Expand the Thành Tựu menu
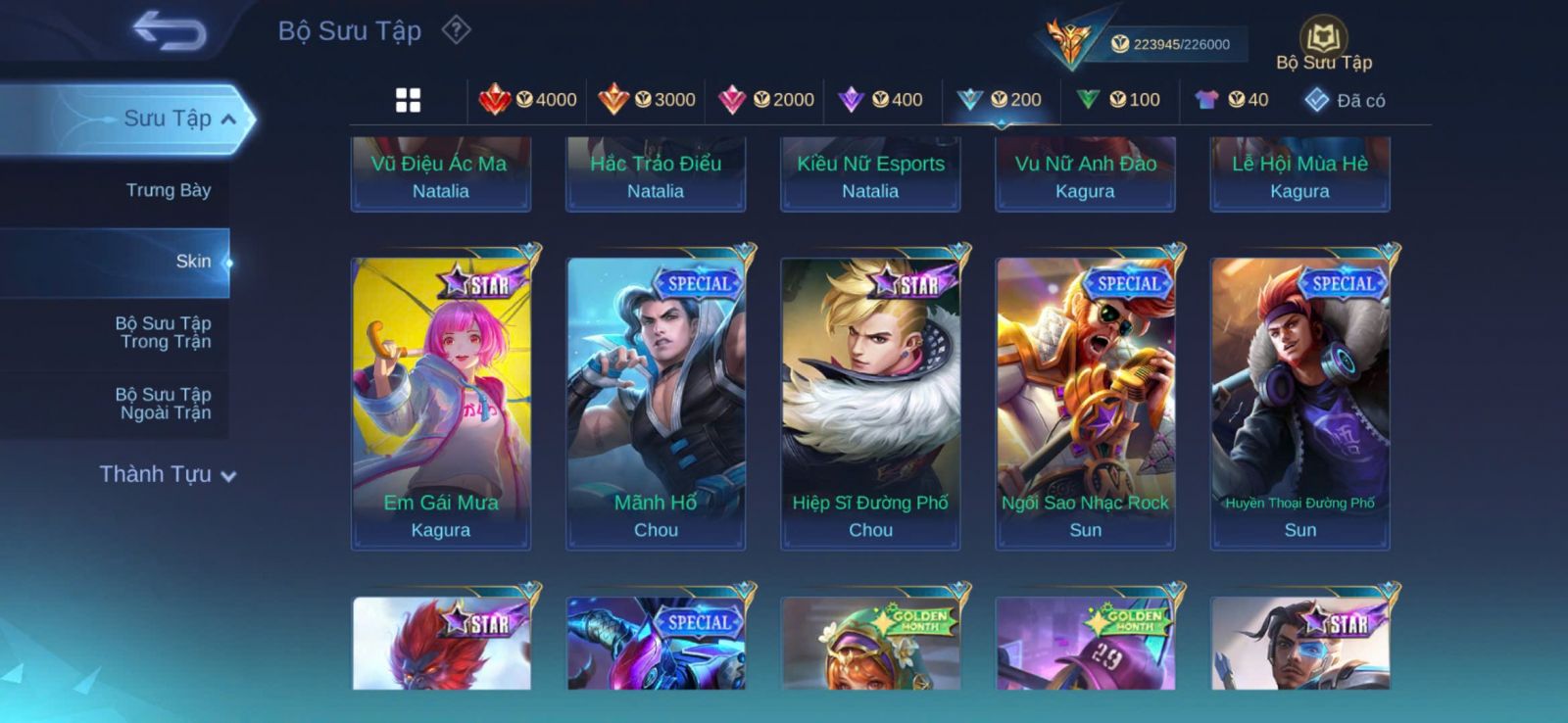This screenshot has width=1568, height=723. point(168,474)
